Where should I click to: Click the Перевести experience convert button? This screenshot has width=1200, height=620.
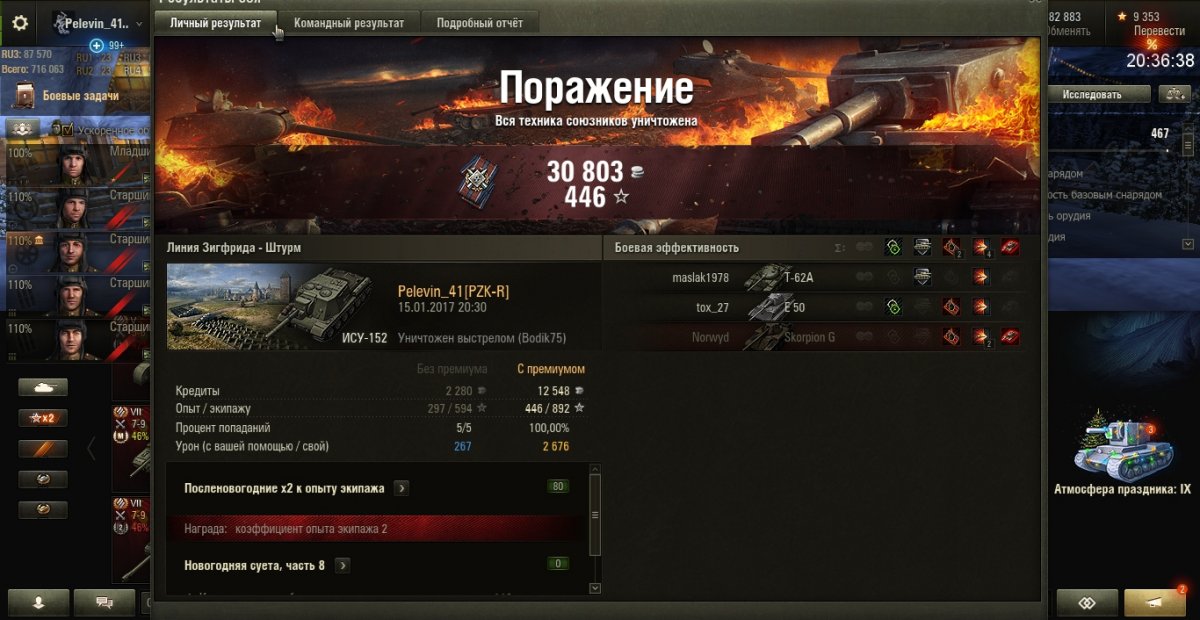click(1158, 30)
